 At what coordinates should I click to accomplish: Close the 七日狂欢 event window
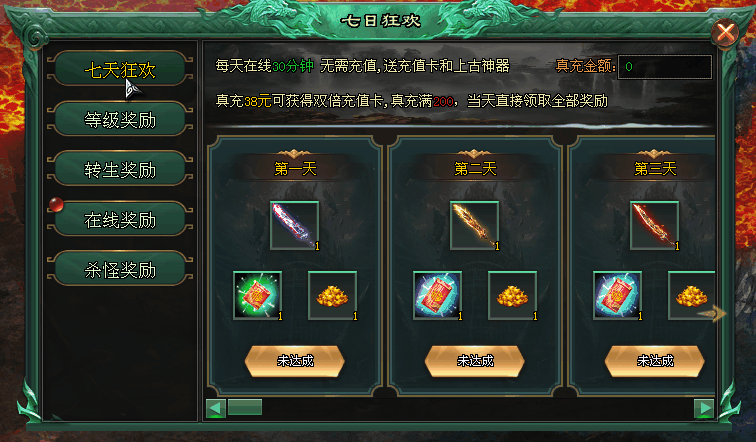[724, 34]
